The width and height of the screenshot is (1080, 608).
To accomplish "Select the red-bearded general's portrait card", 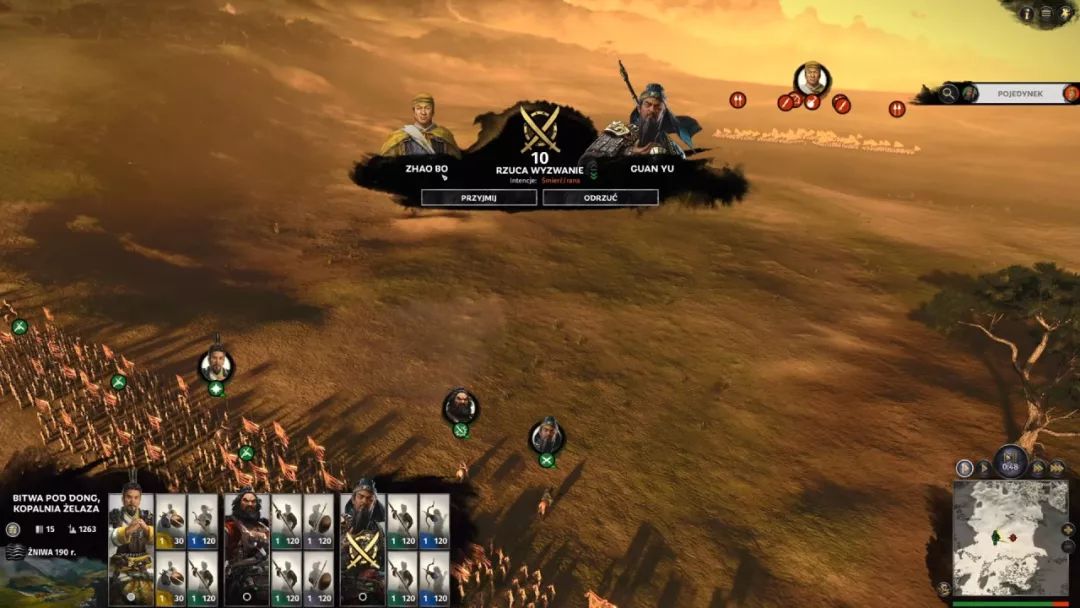I will pyautogui.click(x=246, y=545).
